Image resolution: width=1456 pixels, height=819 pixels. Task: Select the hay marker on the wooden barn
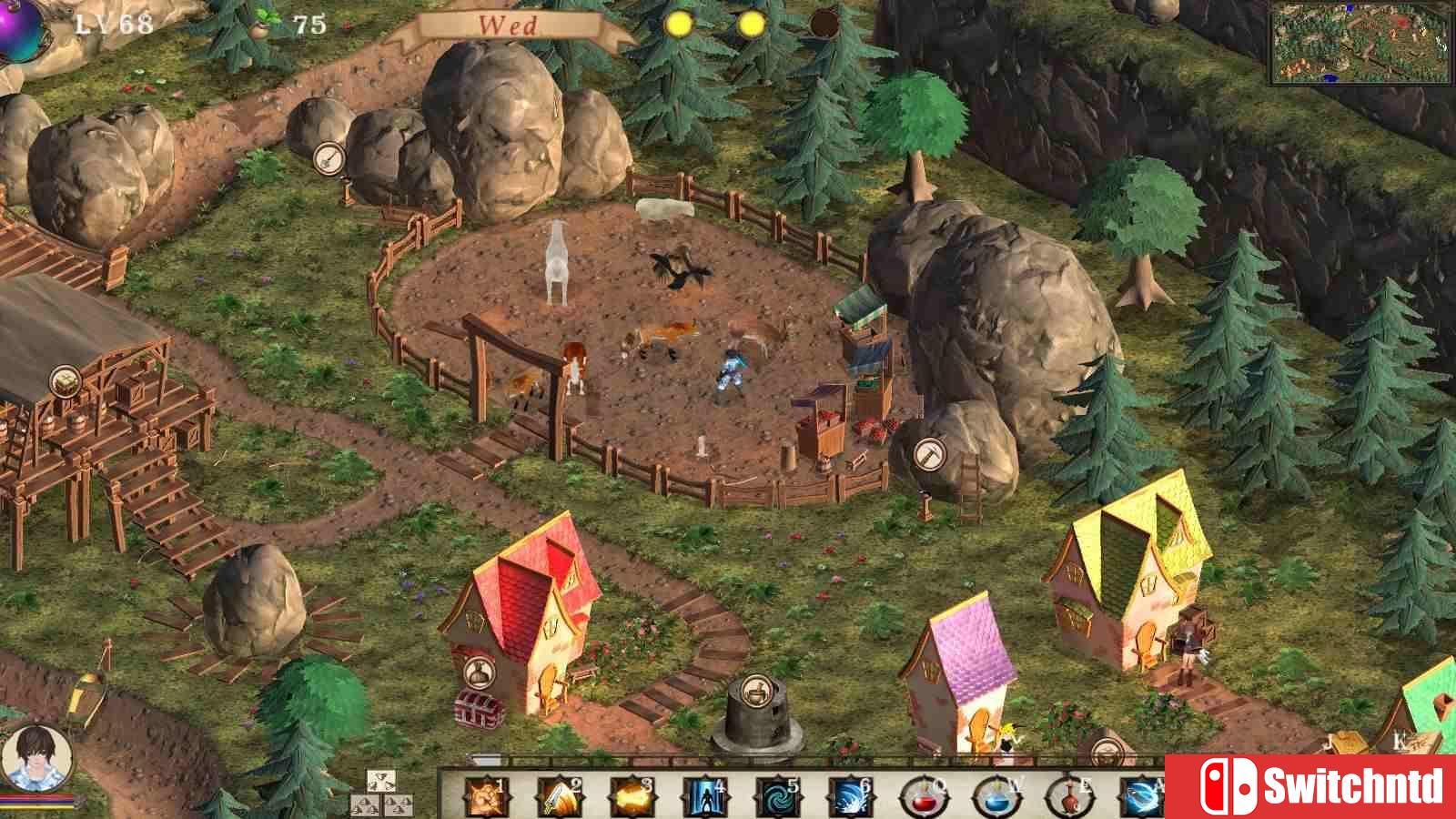click(x=65, y=380)
